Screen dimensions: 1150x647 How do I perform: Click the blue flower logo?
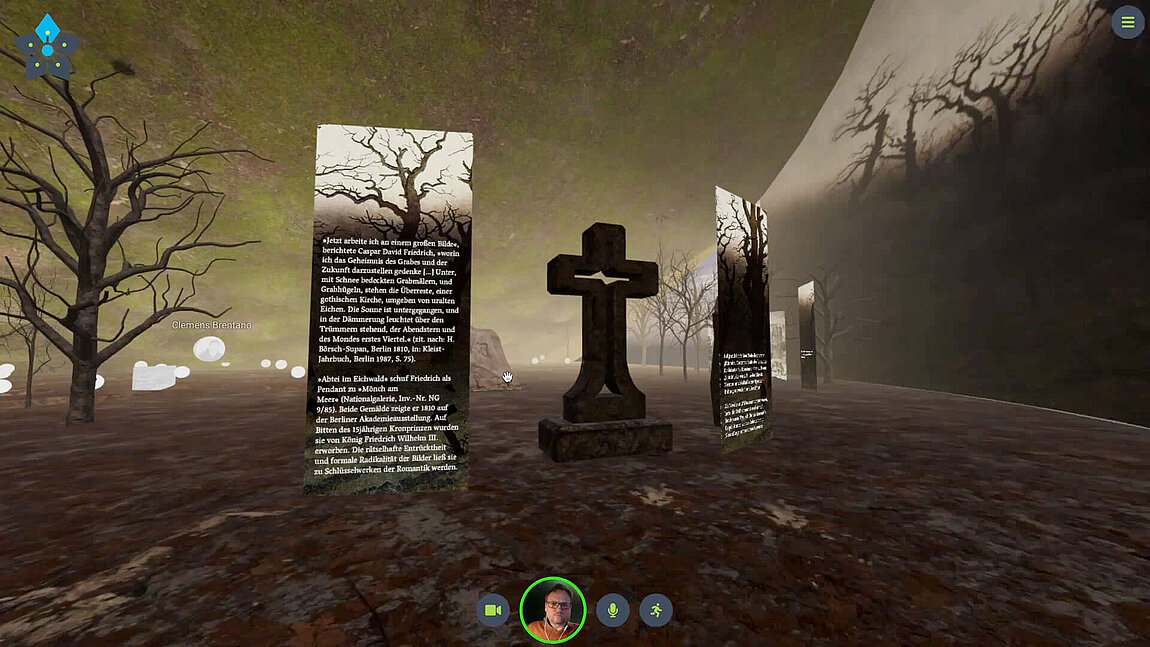[47, 46]
